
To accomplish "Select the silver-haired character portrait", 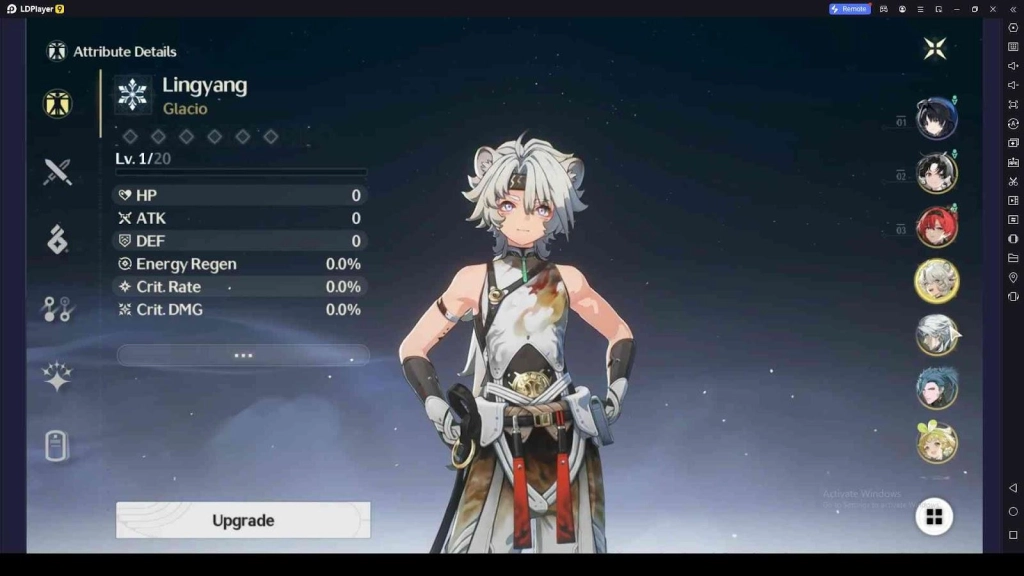I will point(937,335).
